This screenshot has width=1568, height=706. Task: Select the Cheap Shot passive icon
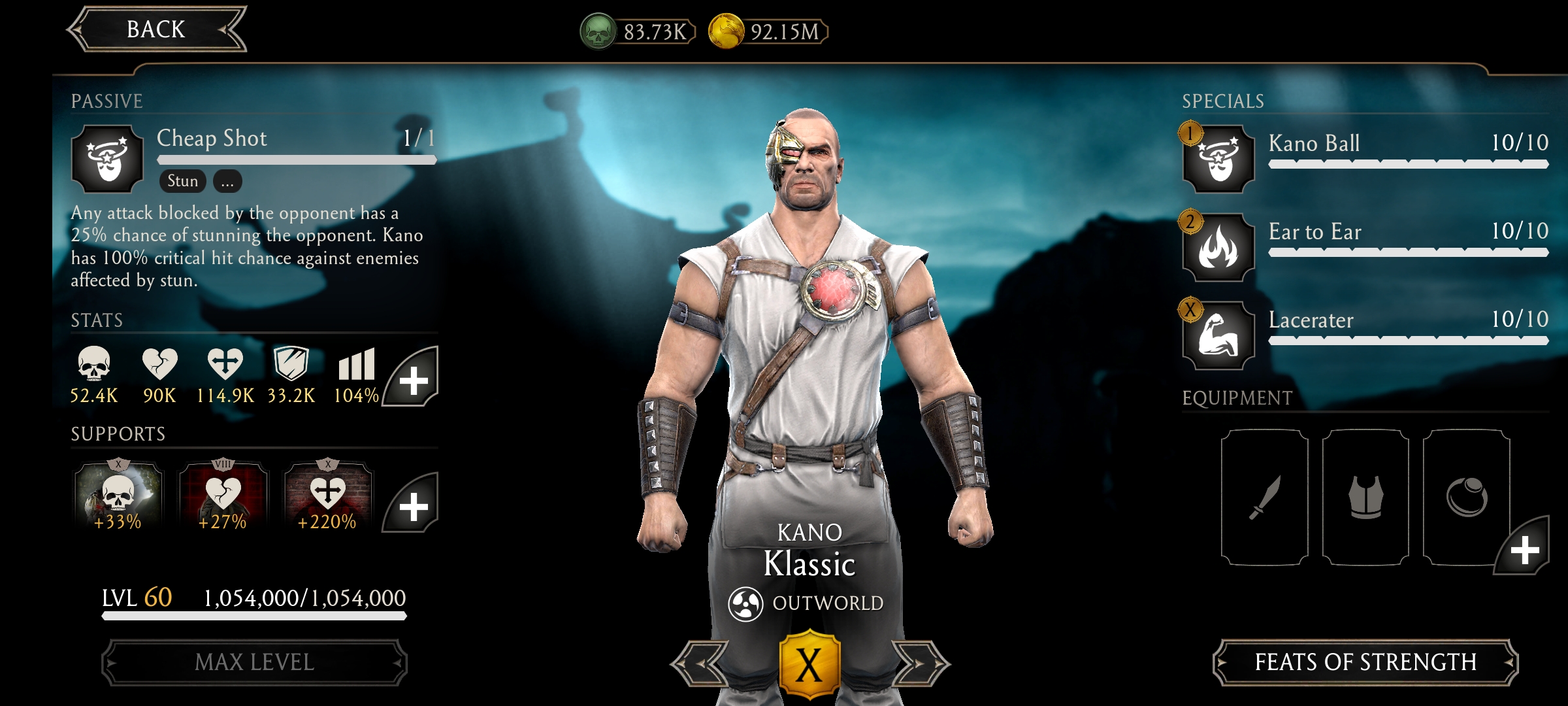[108, 159]
